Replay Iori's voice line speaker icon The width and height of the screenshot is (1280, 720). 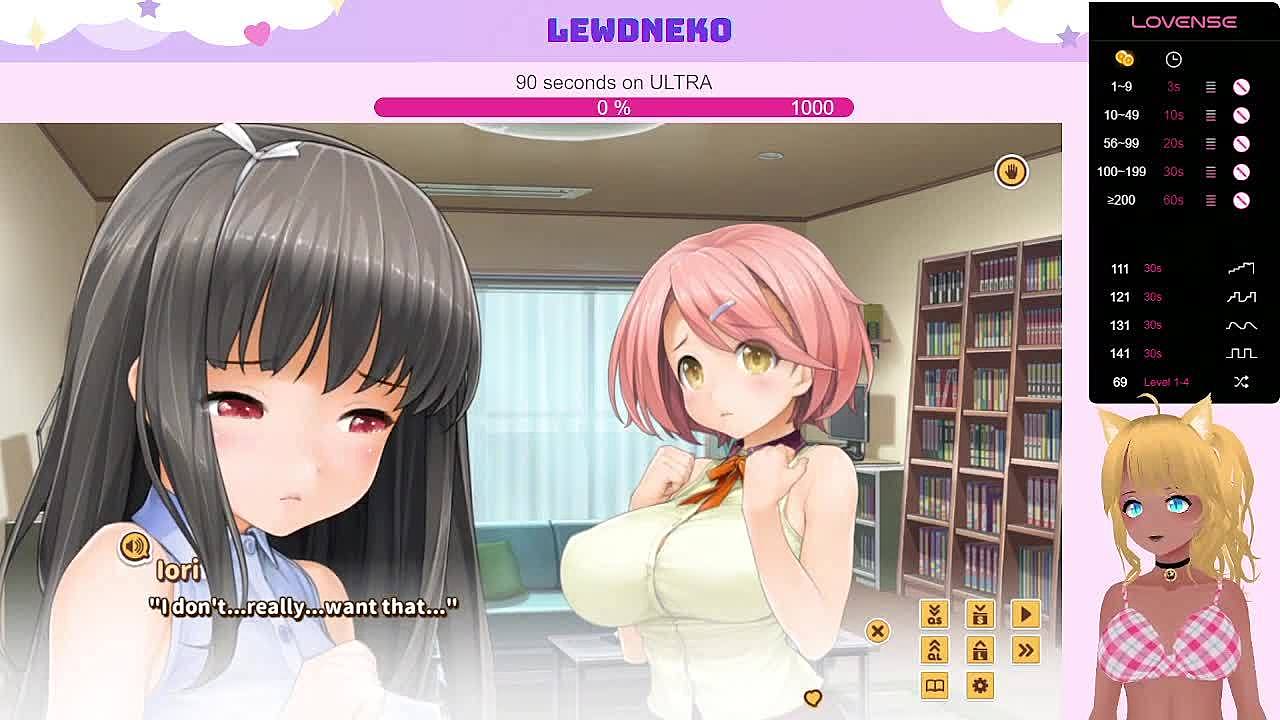134,546
